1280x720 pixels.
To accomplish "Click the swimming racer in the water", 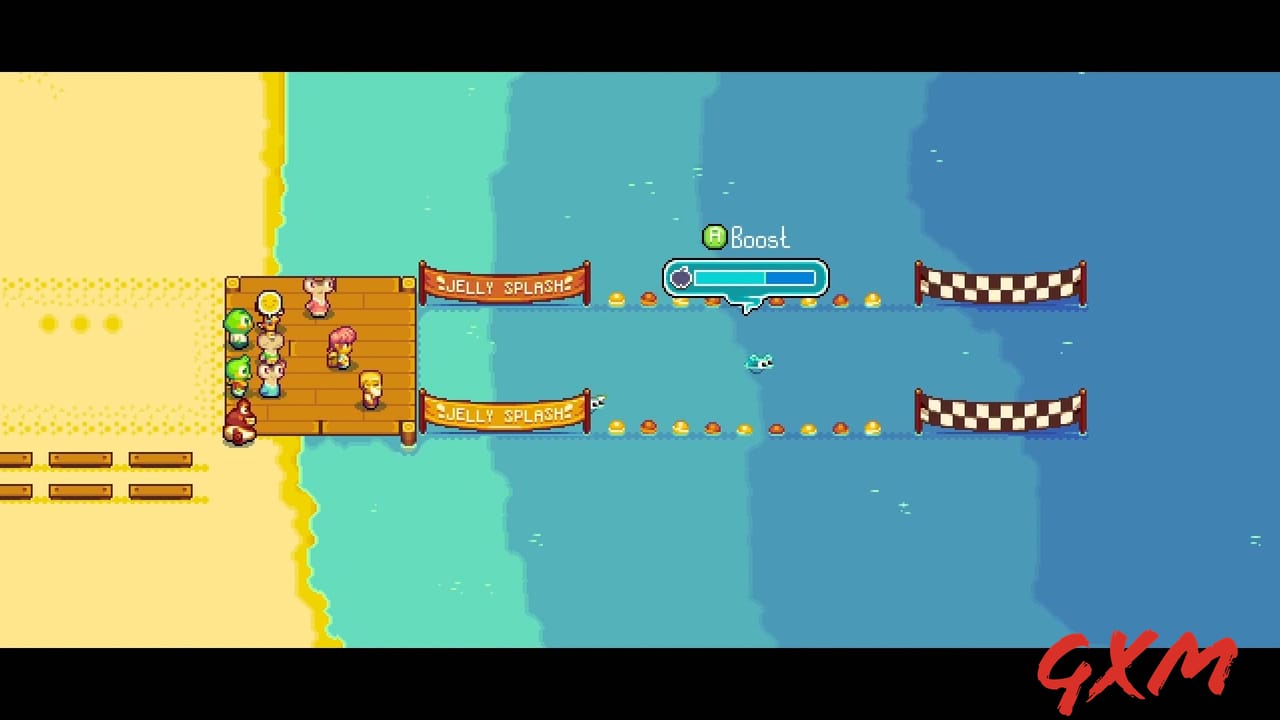I will tap(759, 364).
